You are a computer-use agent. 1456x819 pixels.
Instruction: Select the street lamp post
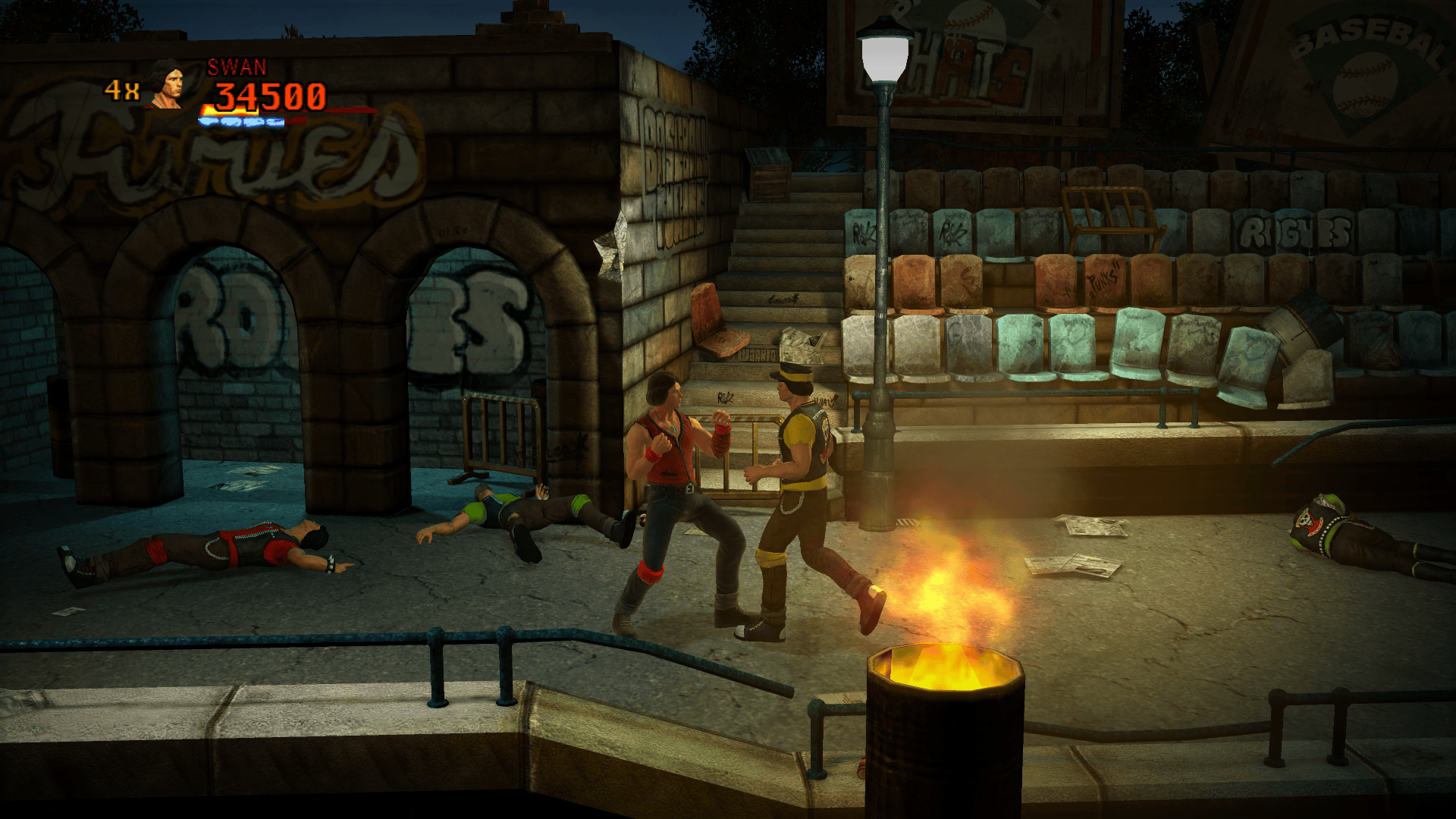pyautogui.click(x=882, y=303)
